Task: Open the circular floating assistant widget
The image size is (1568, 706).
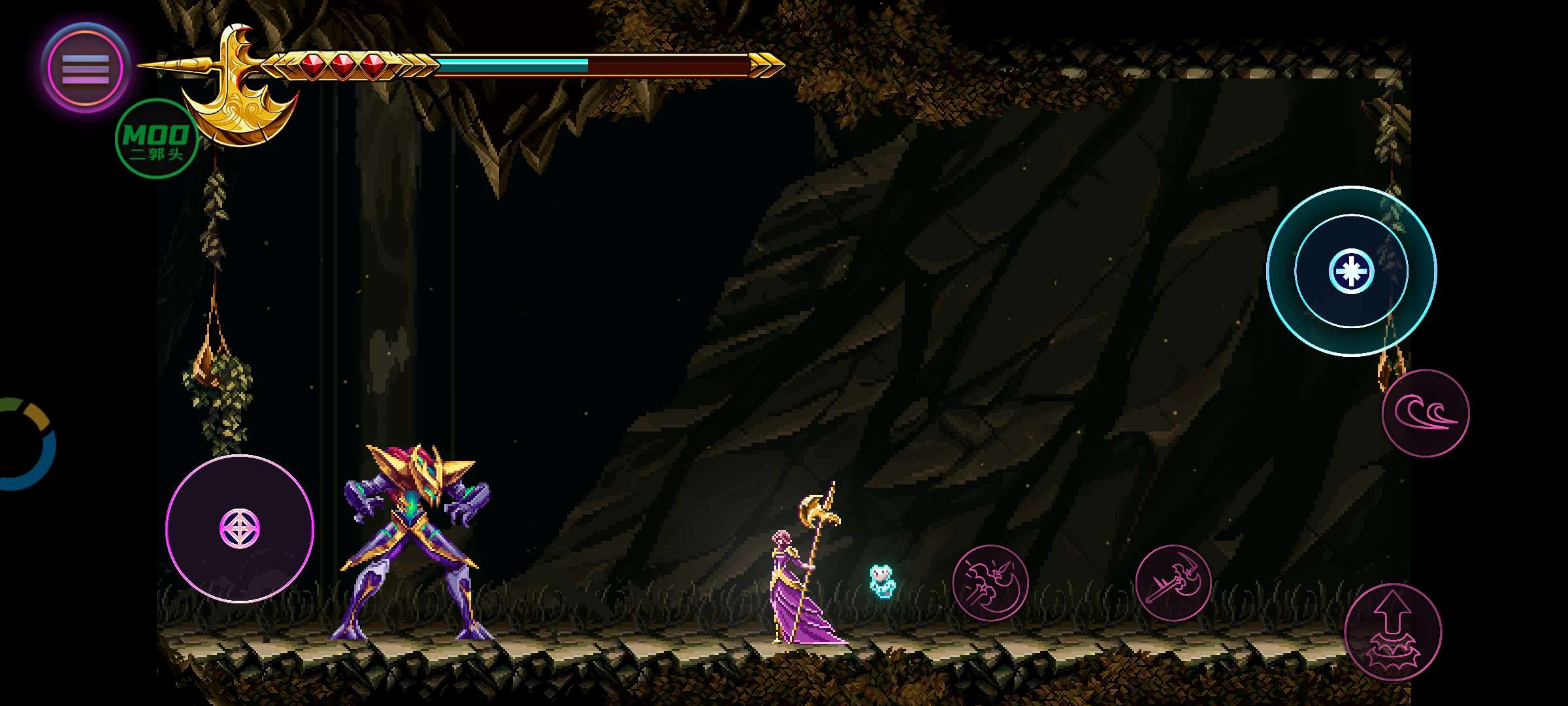Action: point(26,445)
